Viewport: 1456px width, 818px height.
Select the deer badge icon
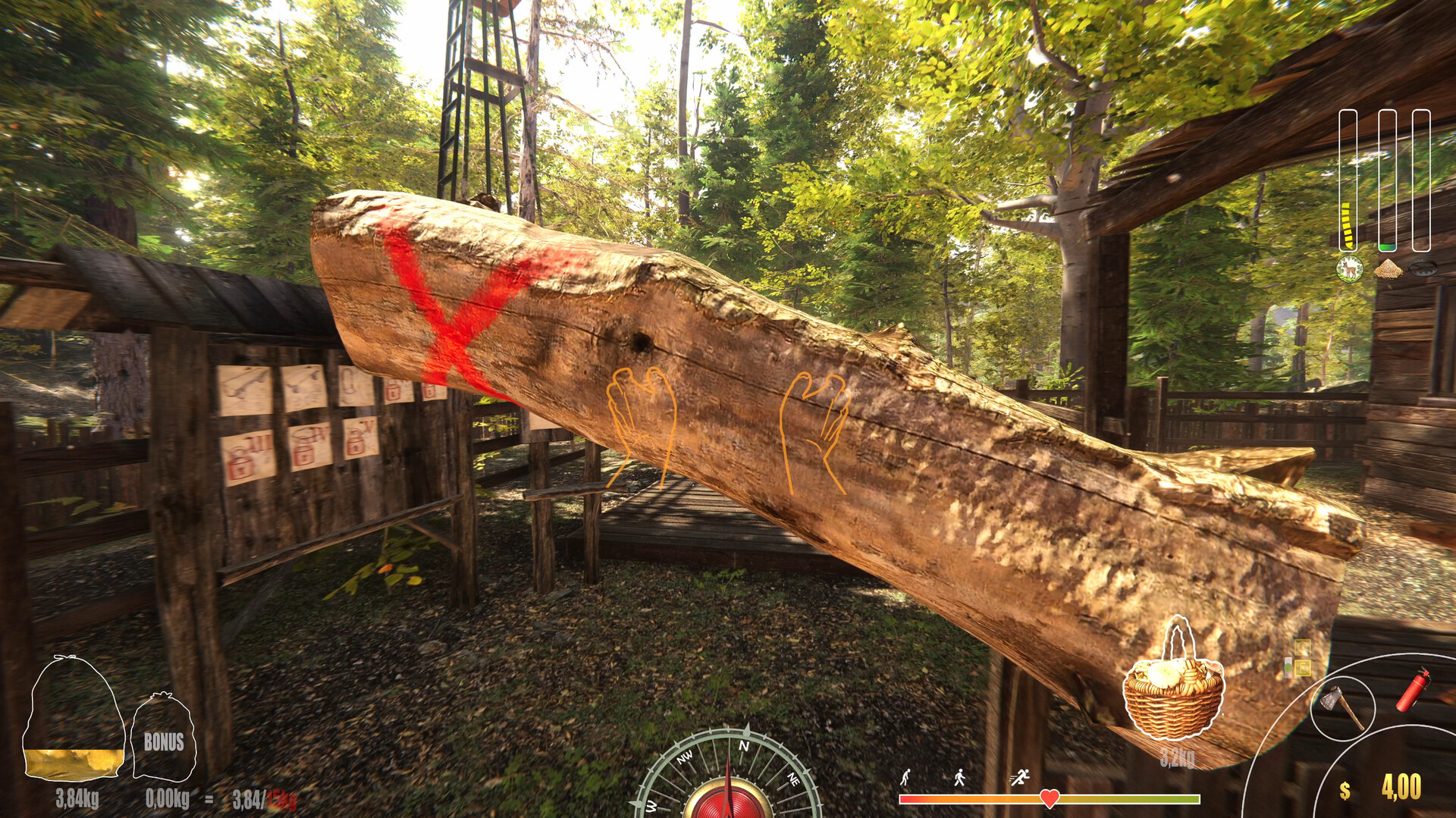1349,270
